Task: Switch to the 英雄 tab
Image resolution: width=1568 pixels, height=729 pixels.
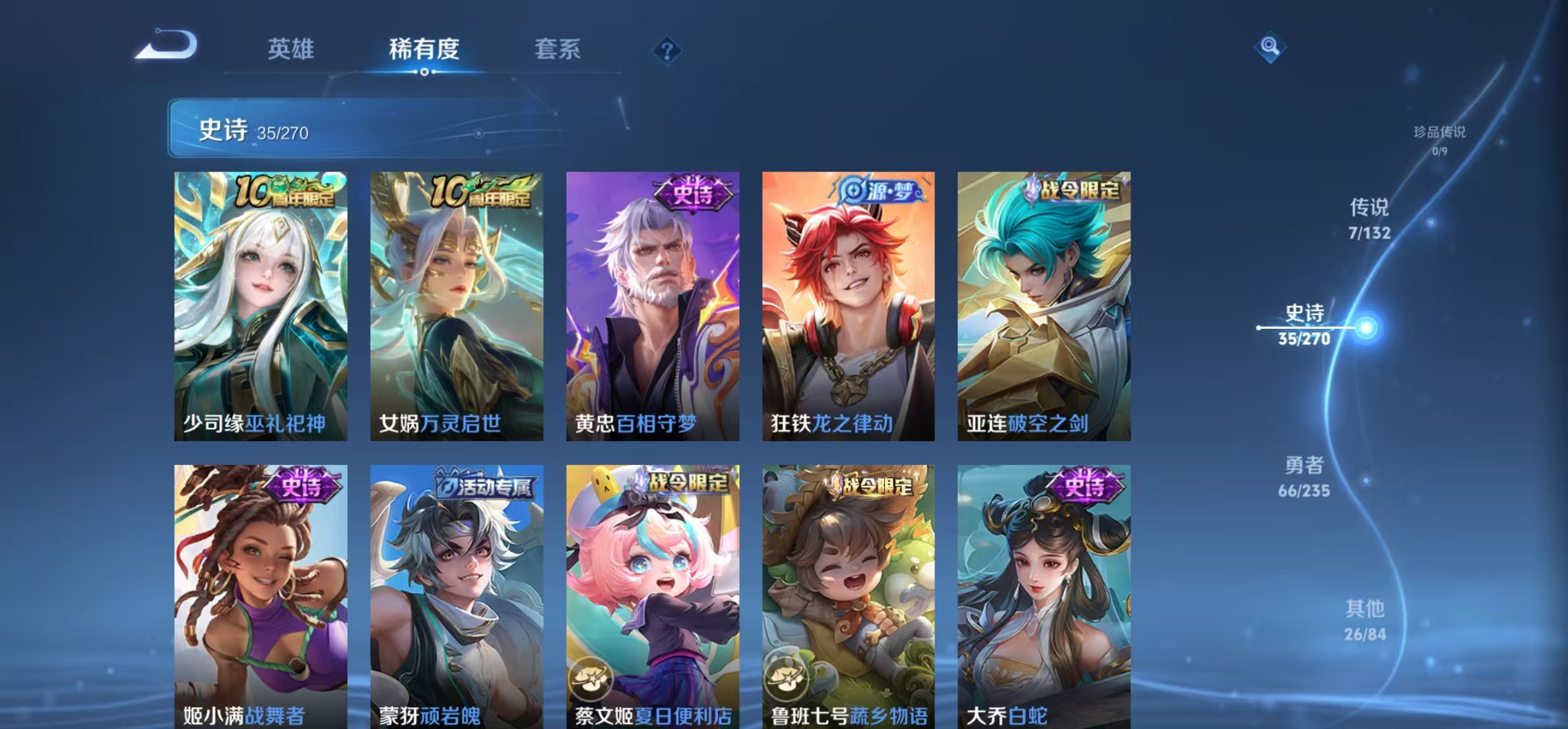Action: pyautogui.click(x=290, y=50)
